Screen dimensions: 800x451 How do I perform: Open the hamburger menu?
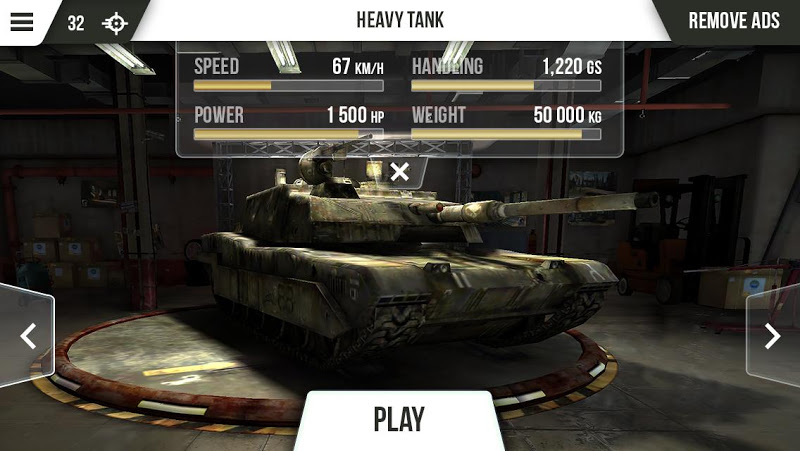(x=22, y=22)
